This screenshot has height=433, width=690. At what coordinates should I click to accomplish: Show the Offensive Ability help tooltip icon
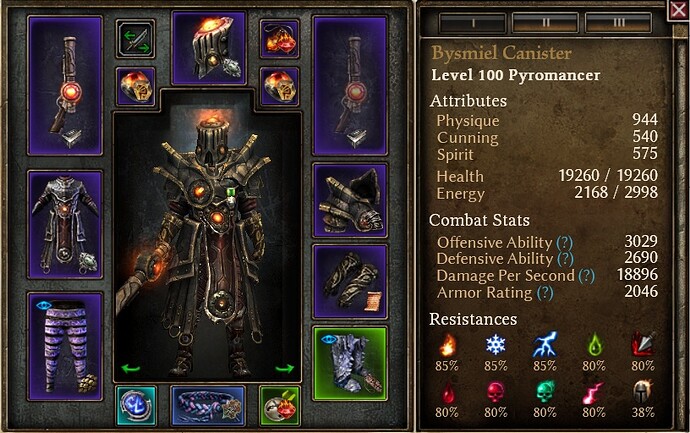pyautogui.click(x=564, y=242)
